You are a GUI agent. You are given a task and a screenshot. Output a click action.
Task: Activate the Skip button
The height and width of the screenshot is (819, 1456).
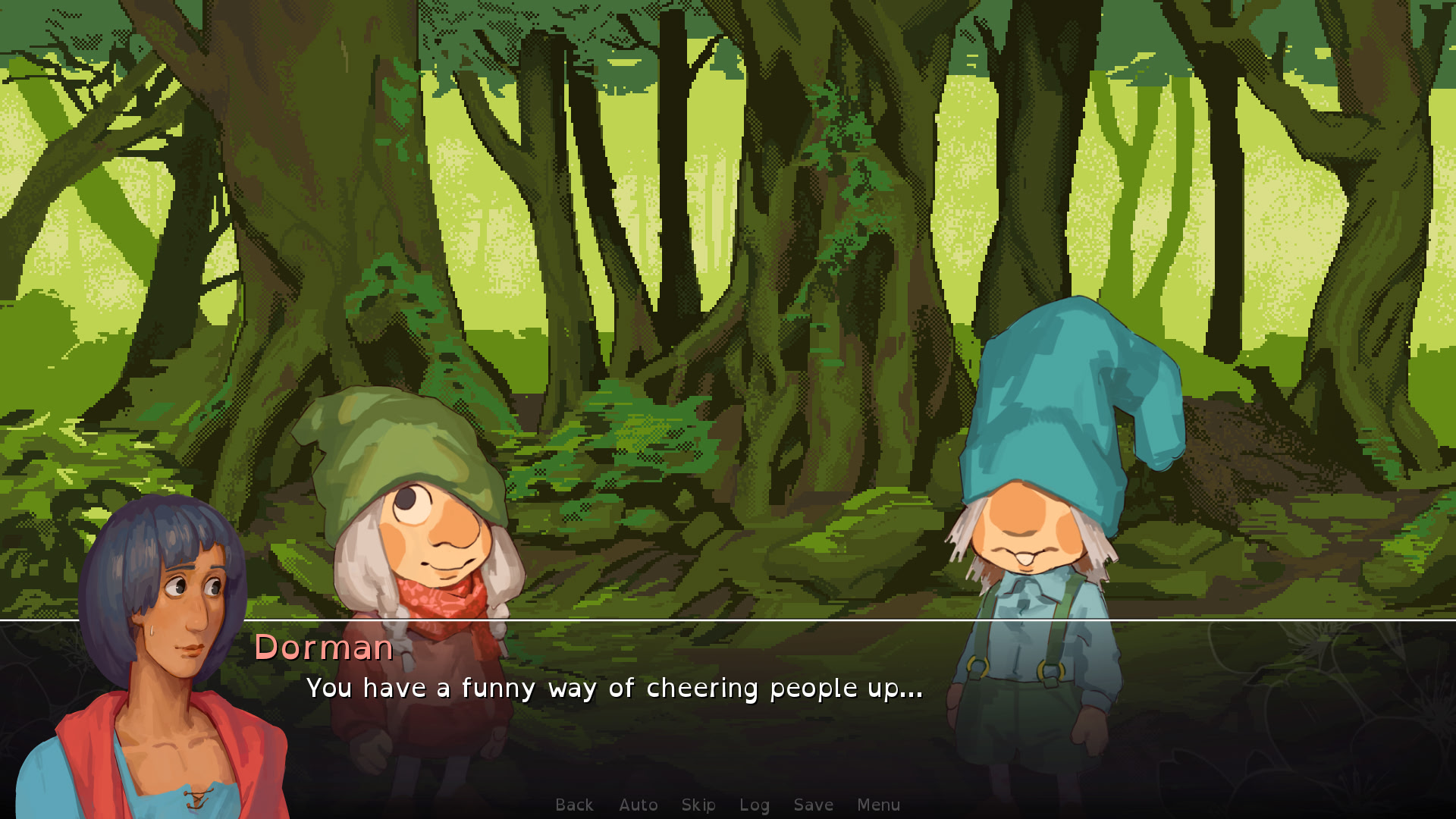click(698, 805)
